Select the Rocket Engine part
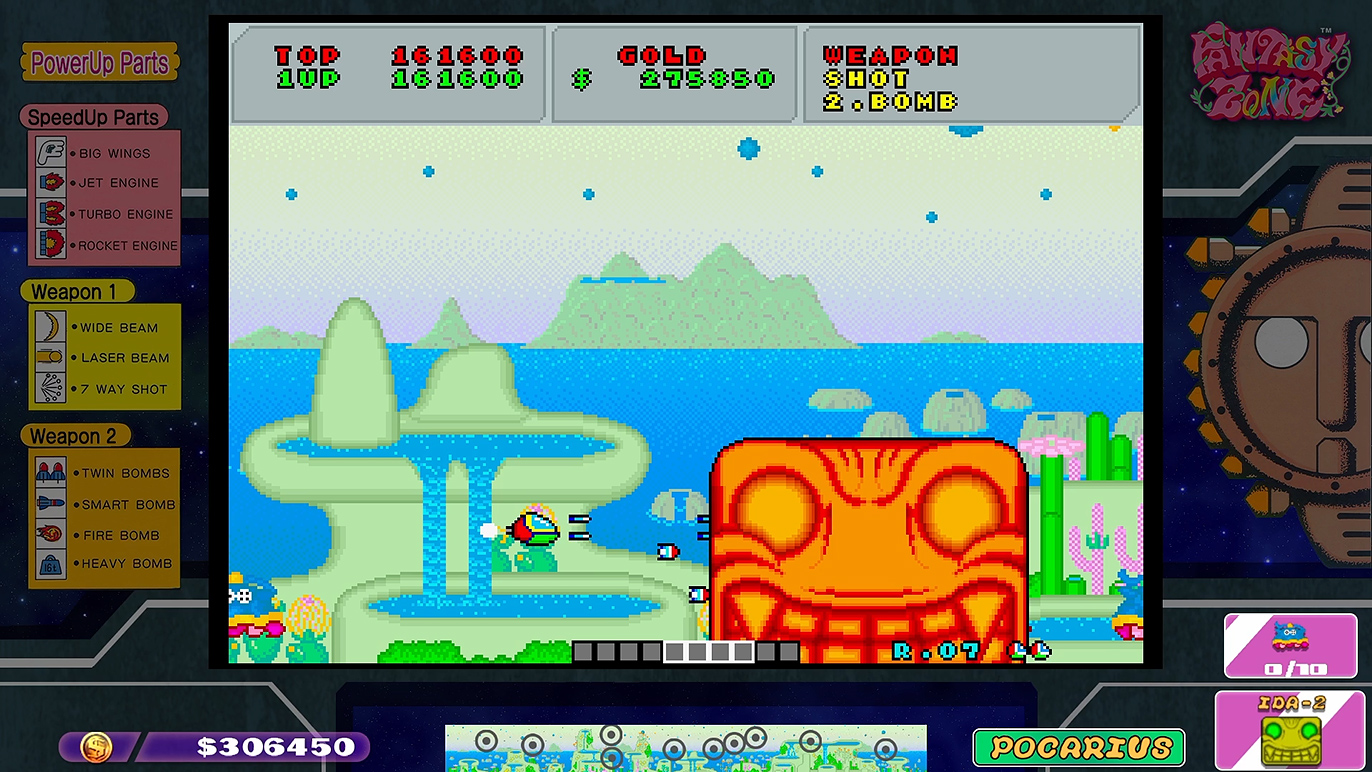Screen dimensions: 1372x772 (x=105, y=245)
